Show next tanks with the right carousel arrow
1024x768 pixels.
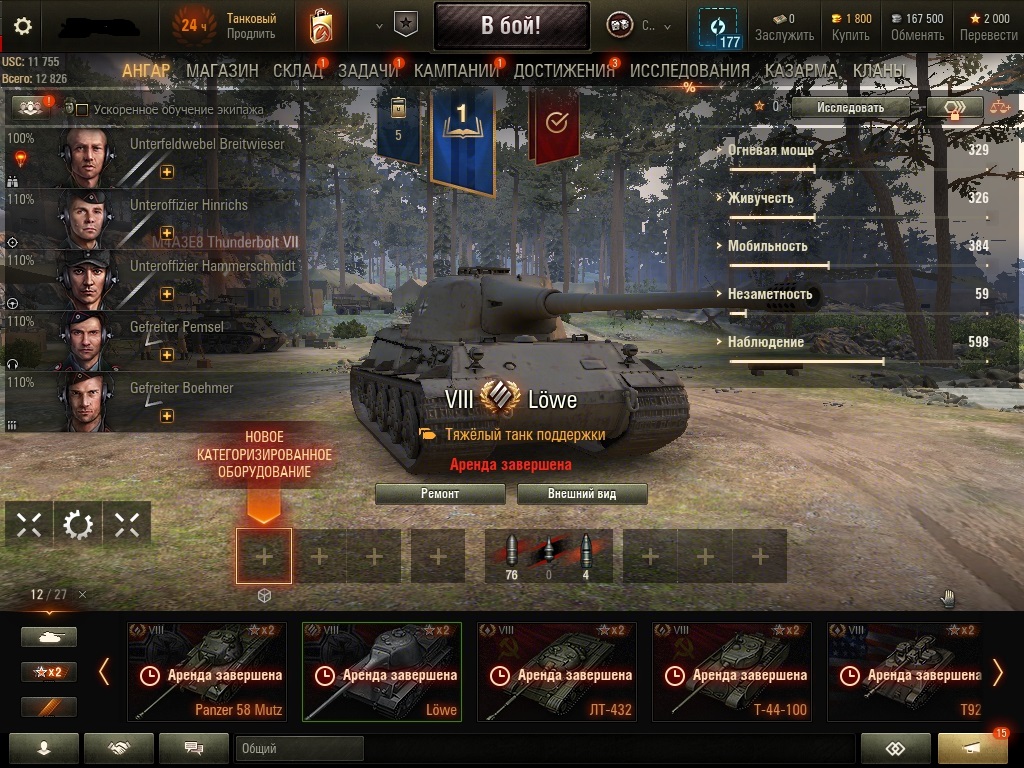coord(996,672)
